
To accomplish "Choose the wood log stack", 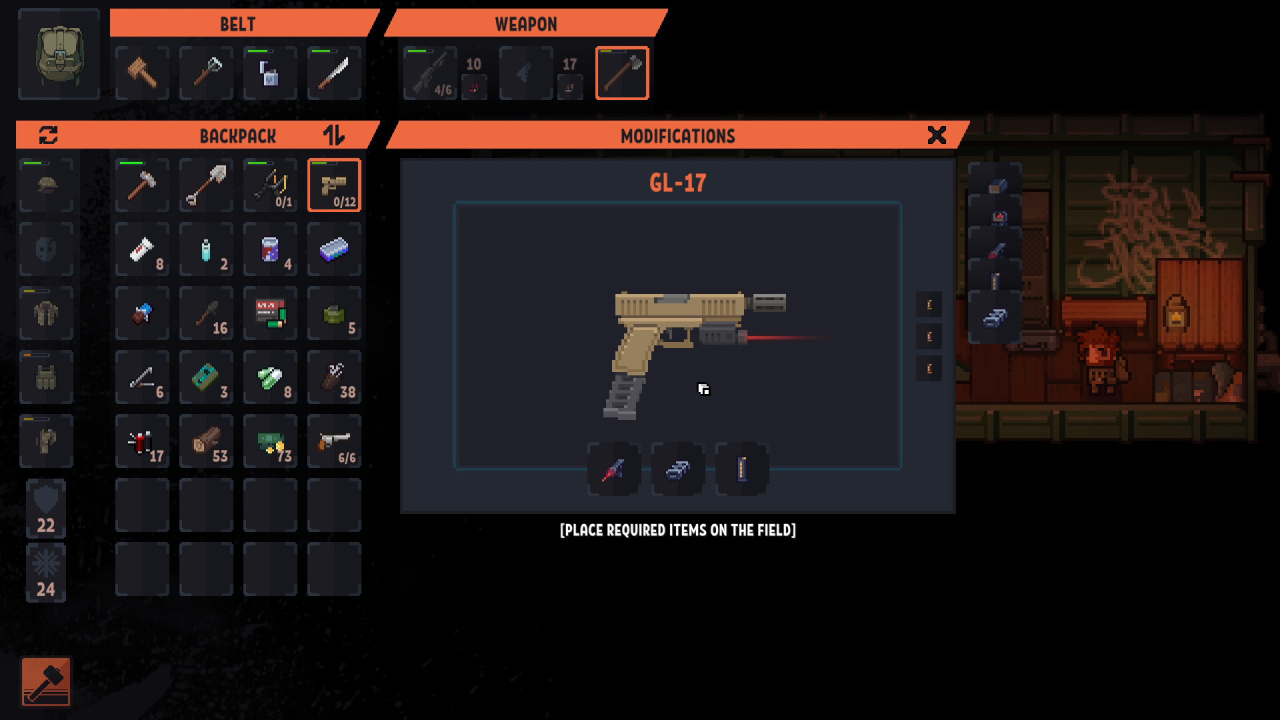I will click(206, 441).
